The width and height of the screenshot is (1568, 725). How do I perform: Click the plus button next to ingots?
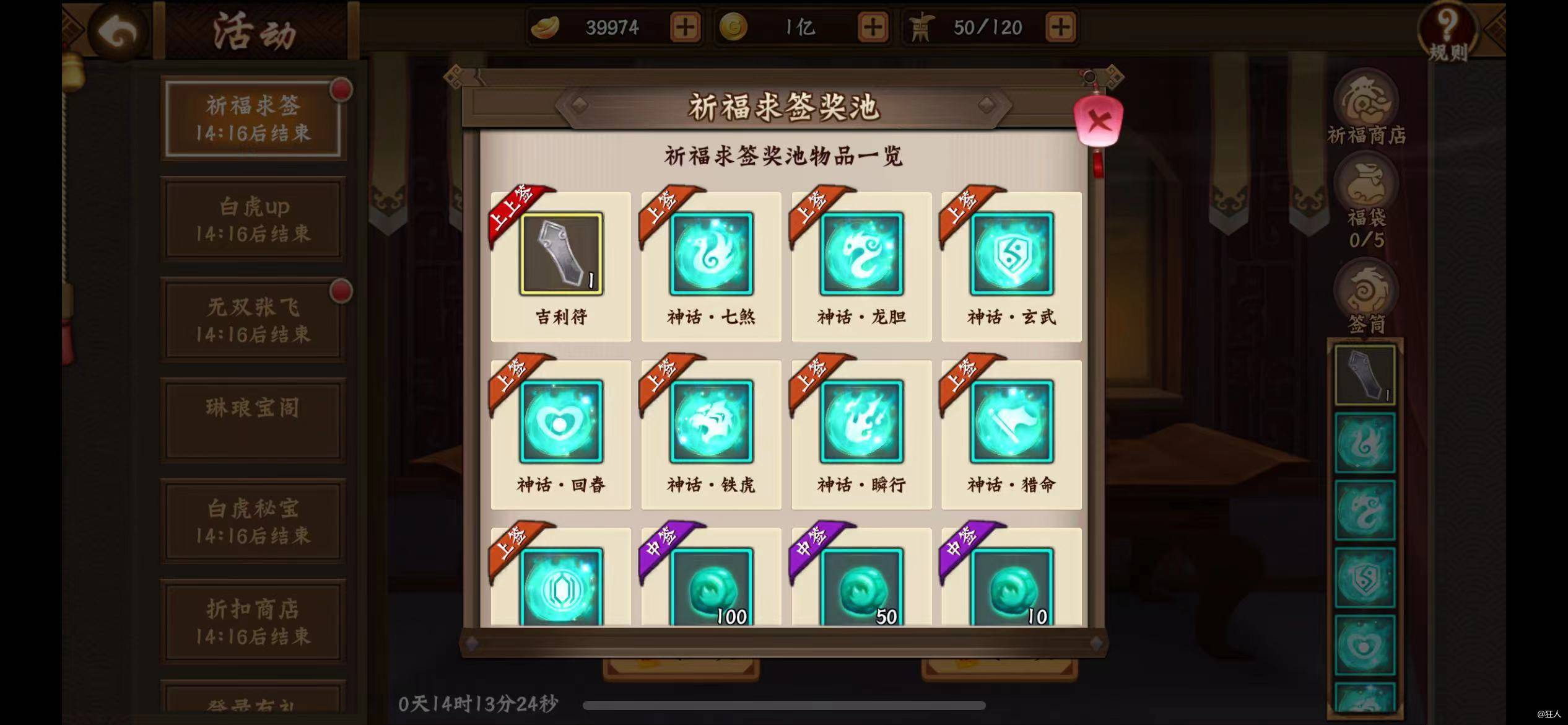pyautogui.click(x=684, y=27)
